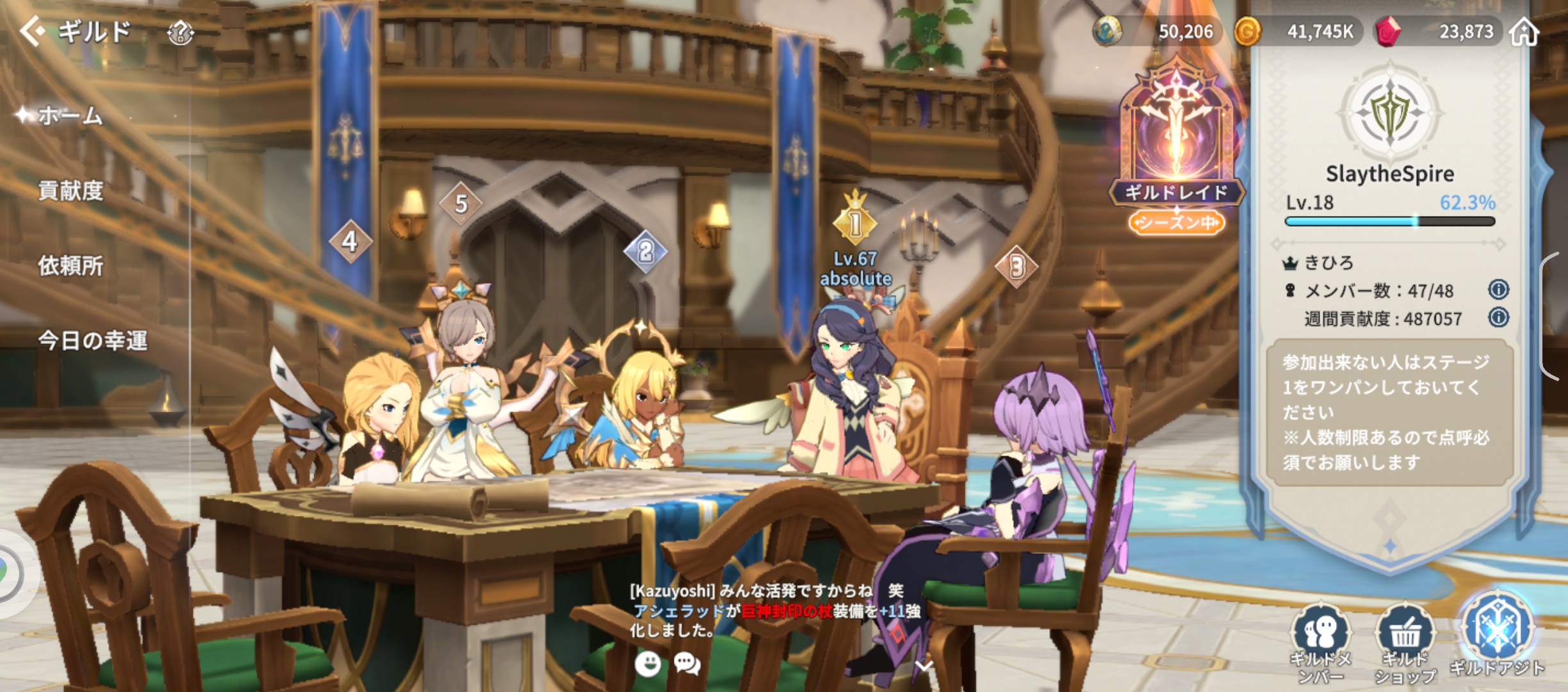Screen dimensions: 1568x692
Task: Collapse chat with the down chevron
Action: 924,666
